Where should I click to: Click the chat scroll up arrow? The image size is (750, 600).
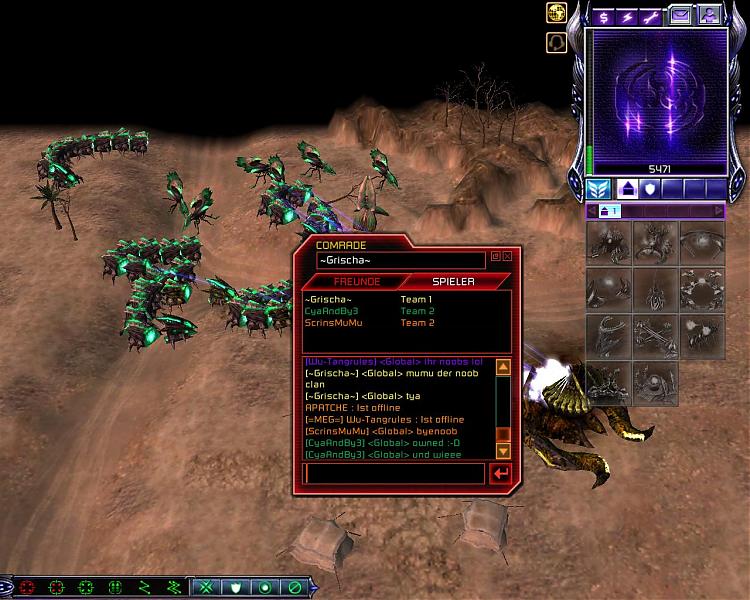[503, 367]
